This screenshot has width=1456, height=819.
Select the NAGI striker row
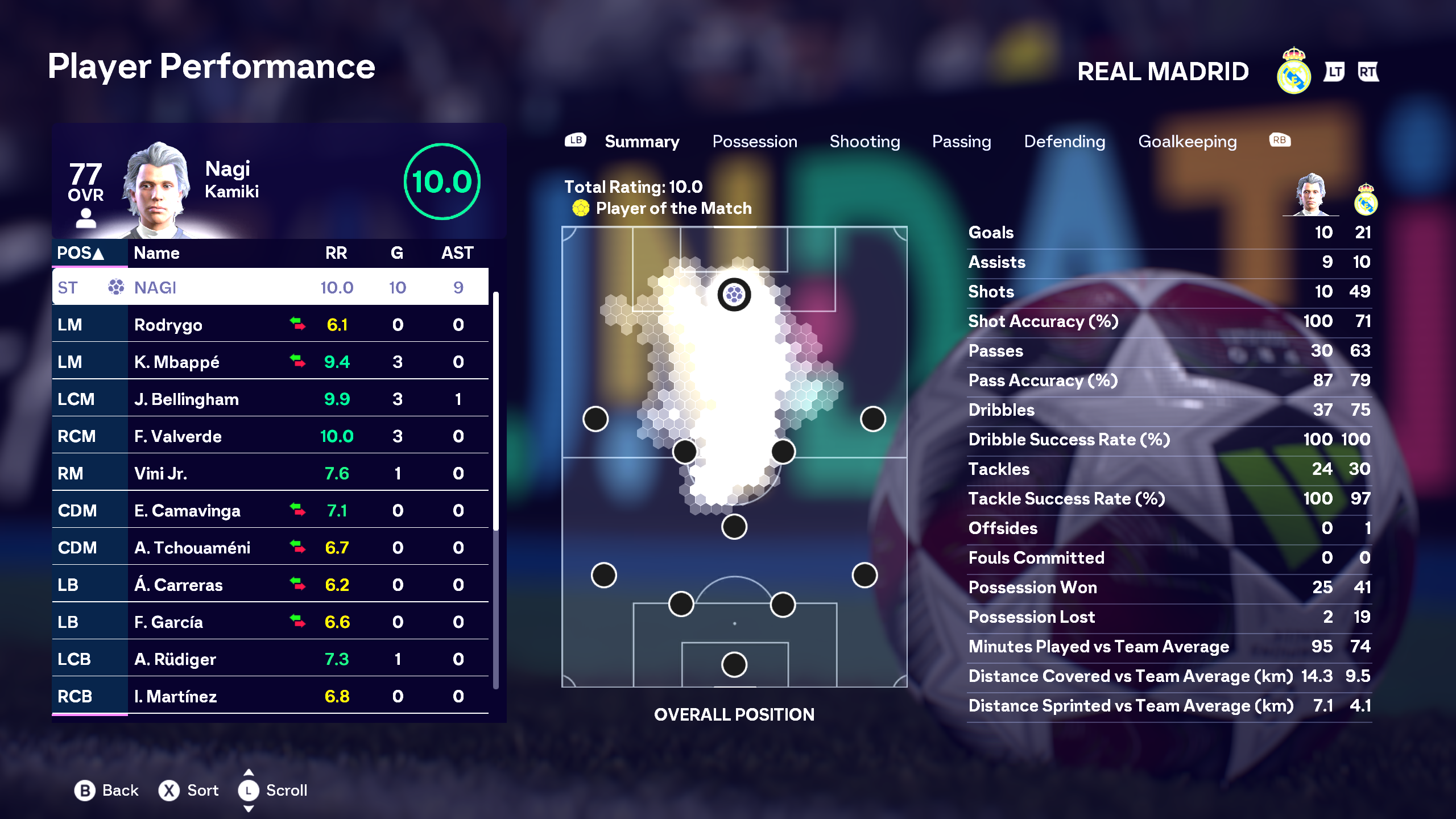(x=270, y=287)
